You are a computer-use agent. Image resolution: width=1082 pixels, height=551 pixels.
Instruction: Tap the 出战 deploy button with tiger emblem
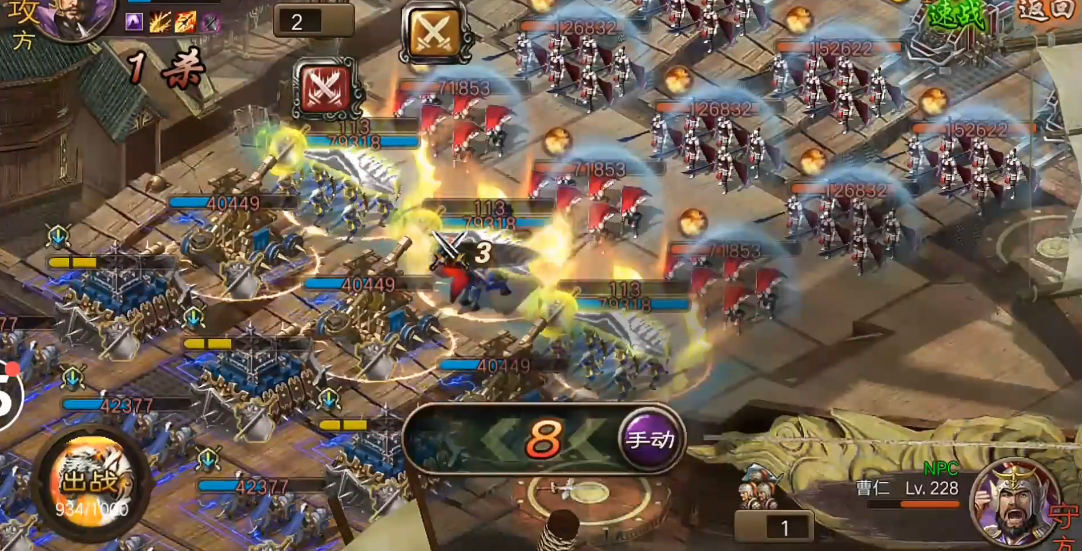tap(89, 480)
